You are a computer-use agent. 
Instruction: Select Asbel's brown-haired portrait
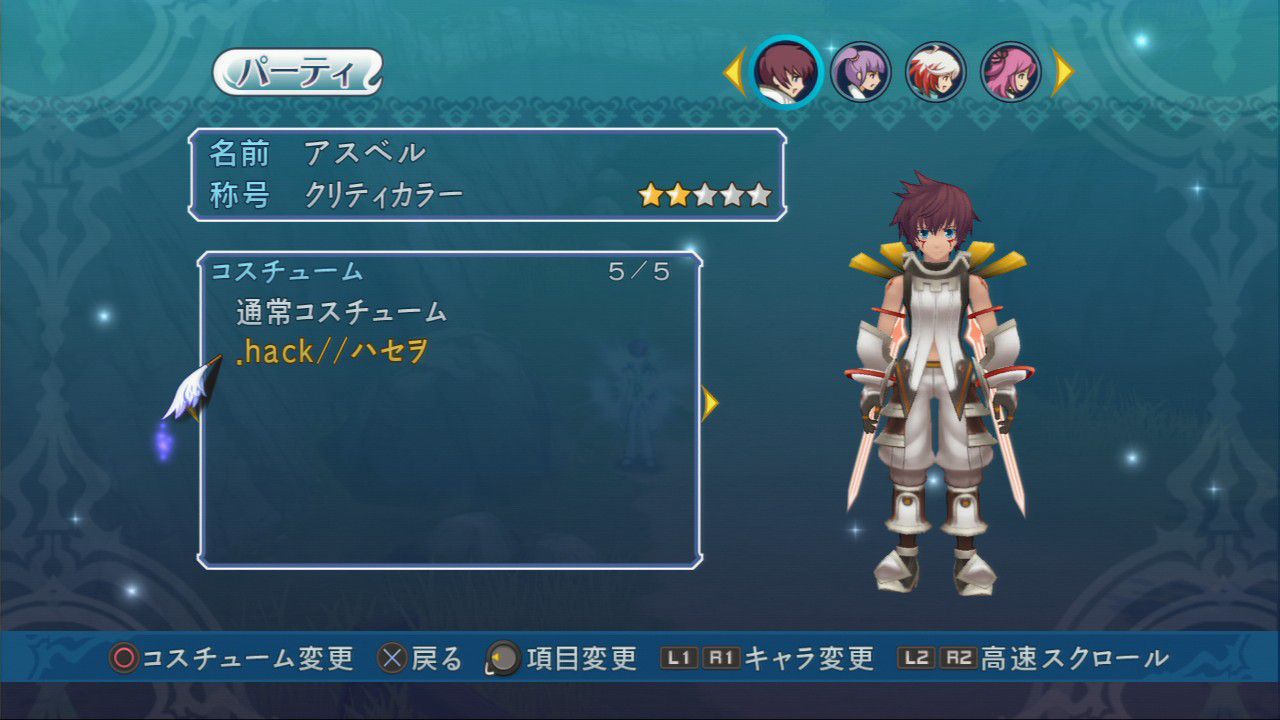click(x=786, y=71)
